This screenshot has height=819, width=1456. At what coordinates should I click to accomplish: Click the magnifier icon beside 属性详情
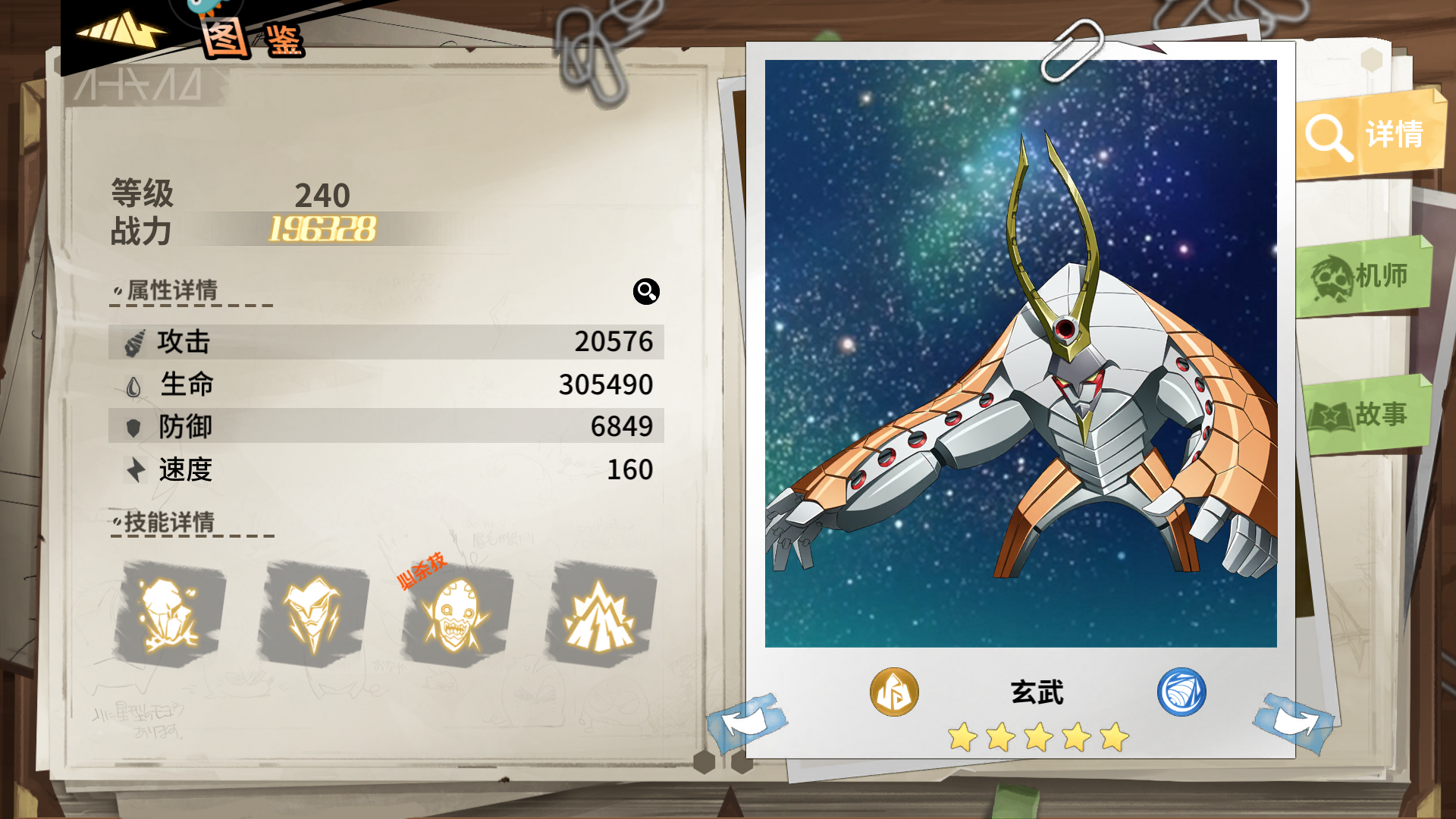click(x=645, y=293)
